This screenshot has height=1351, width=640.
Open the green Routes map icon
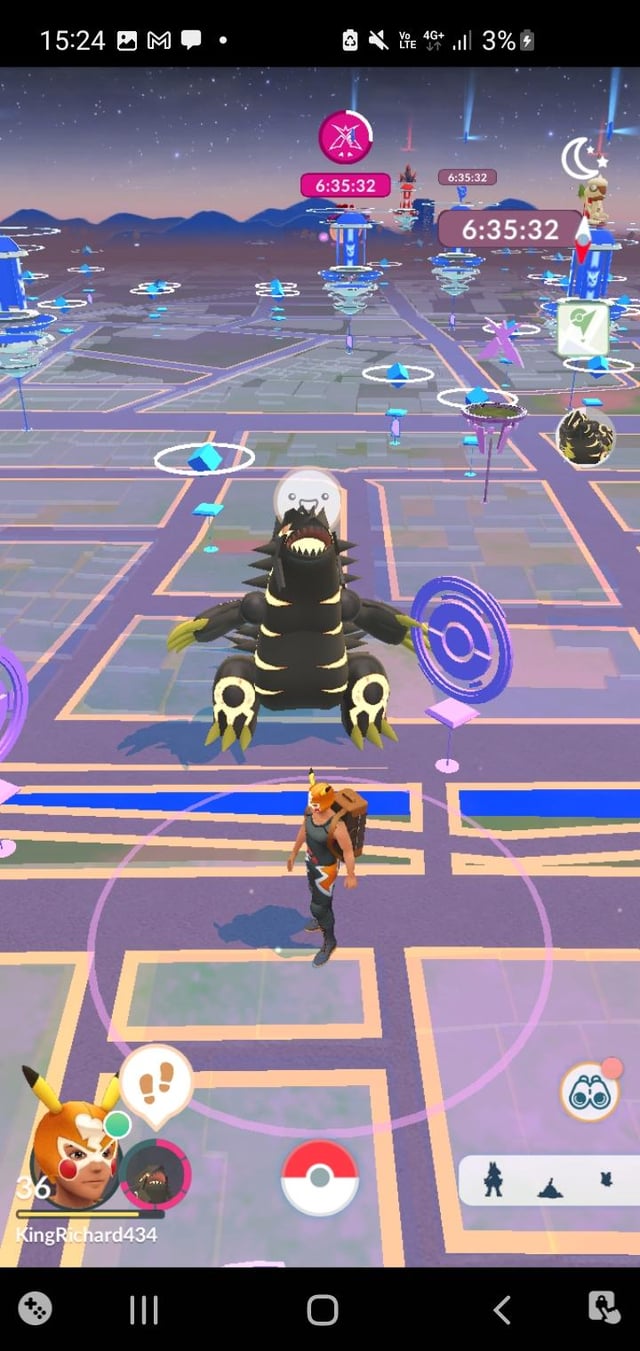pyautogui.click(x=582, y=326)
